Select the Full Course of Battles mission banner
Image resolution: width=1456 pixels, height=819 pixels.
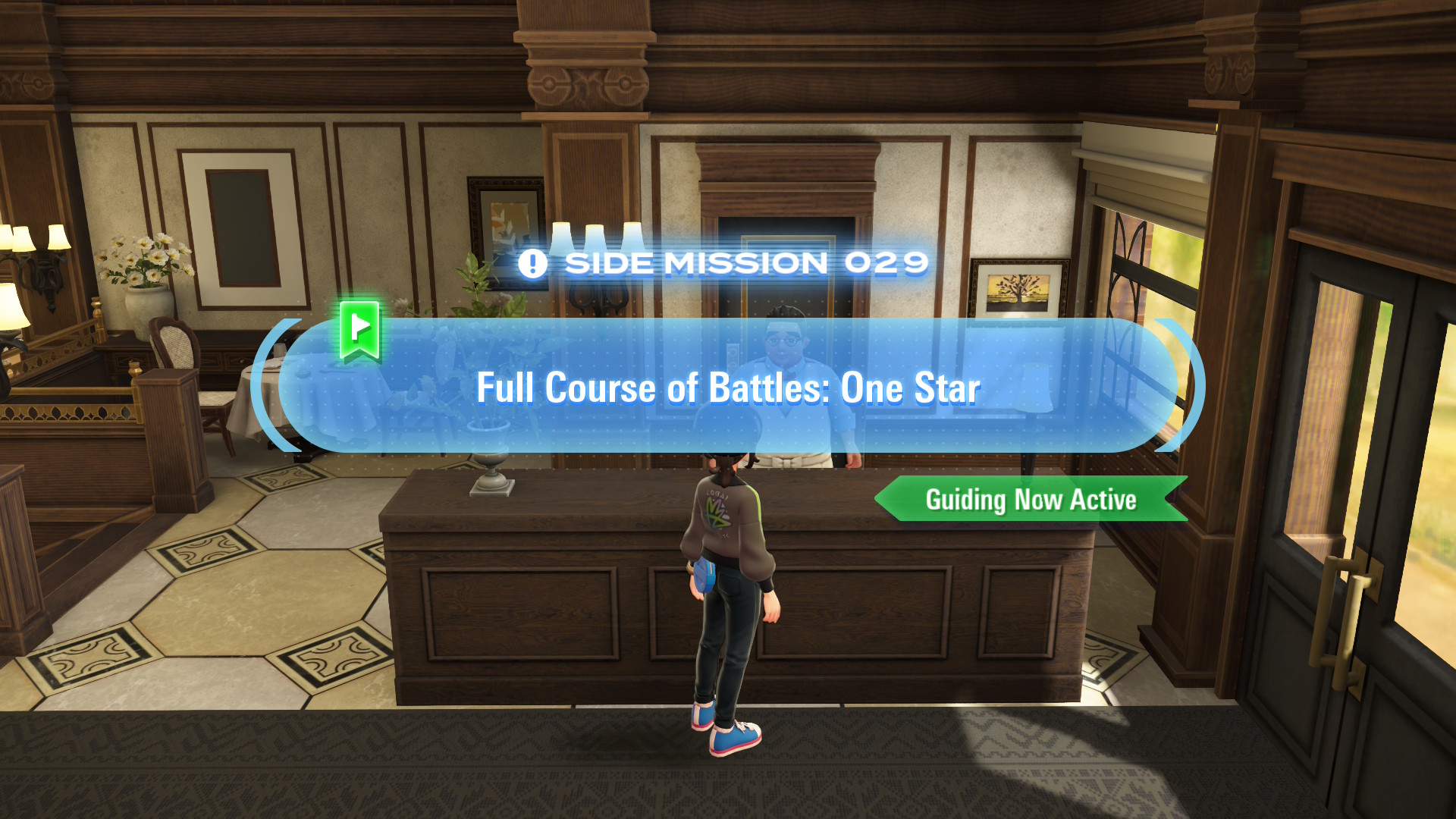(x=728, y=387)
